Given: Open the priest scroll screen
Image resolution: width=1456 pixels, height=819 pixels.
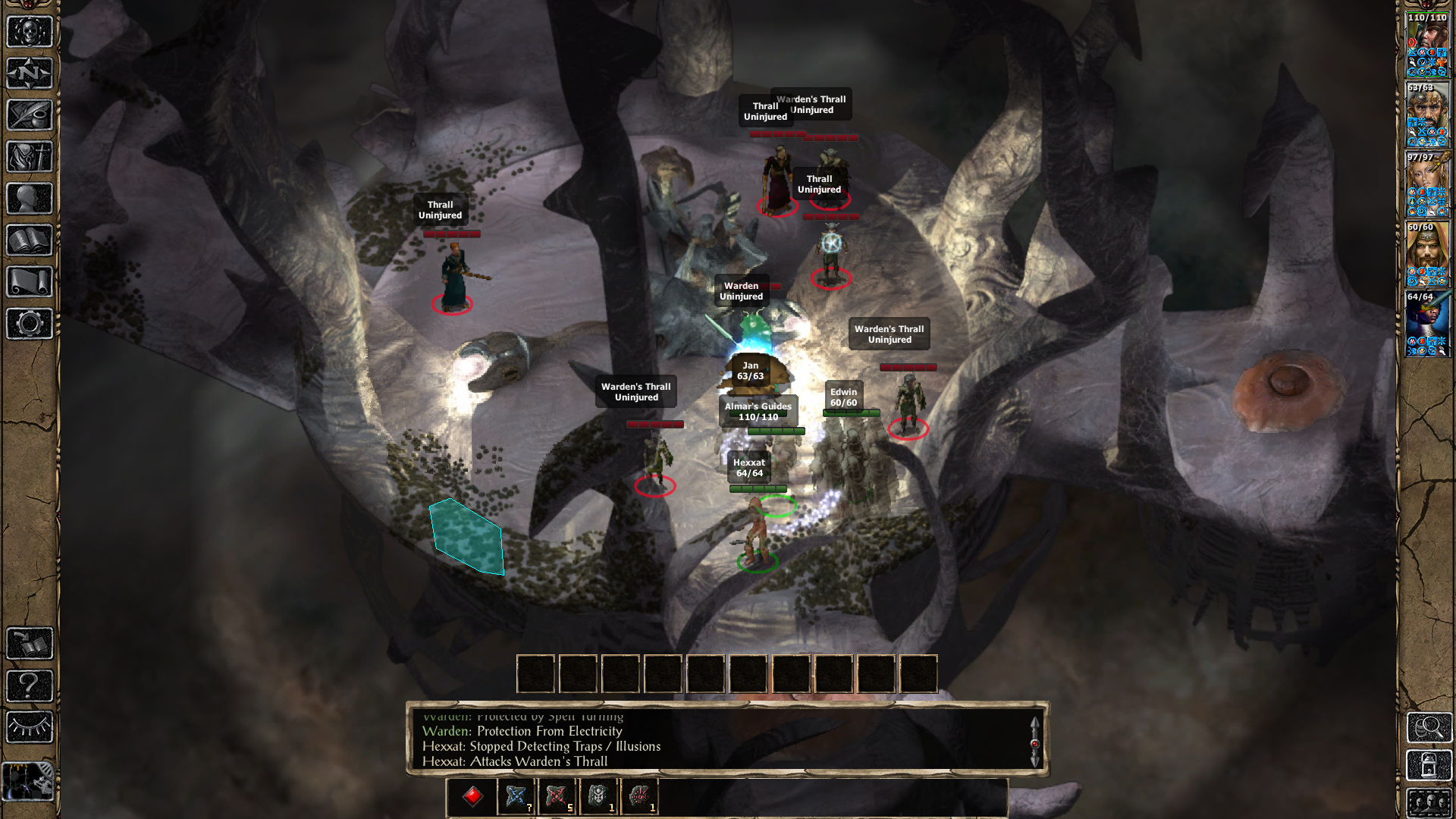Looking at the screenshot, I should [30, 282].
